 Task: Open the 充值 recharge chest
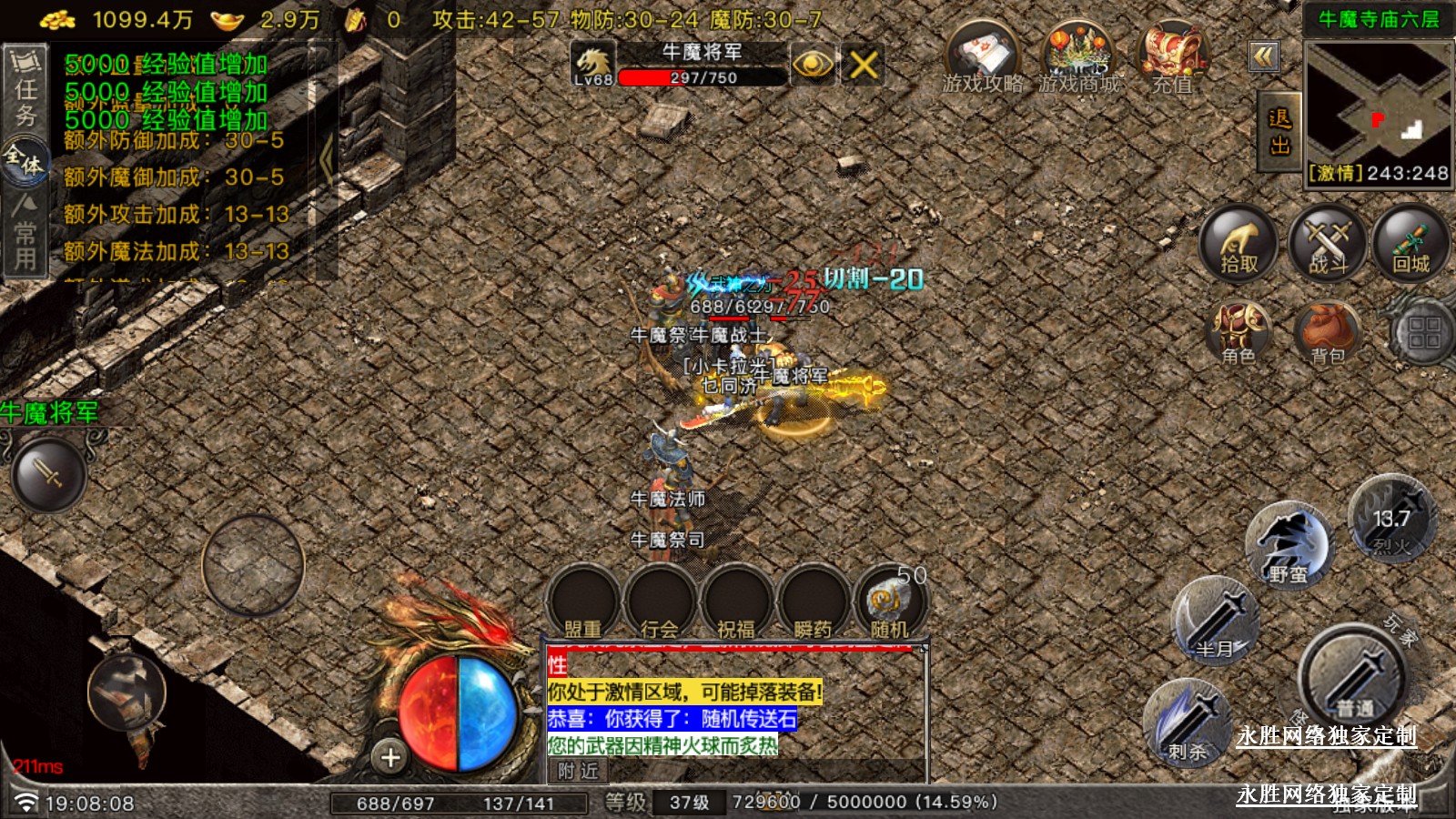pyautogui.click(x=1173, y=56)
